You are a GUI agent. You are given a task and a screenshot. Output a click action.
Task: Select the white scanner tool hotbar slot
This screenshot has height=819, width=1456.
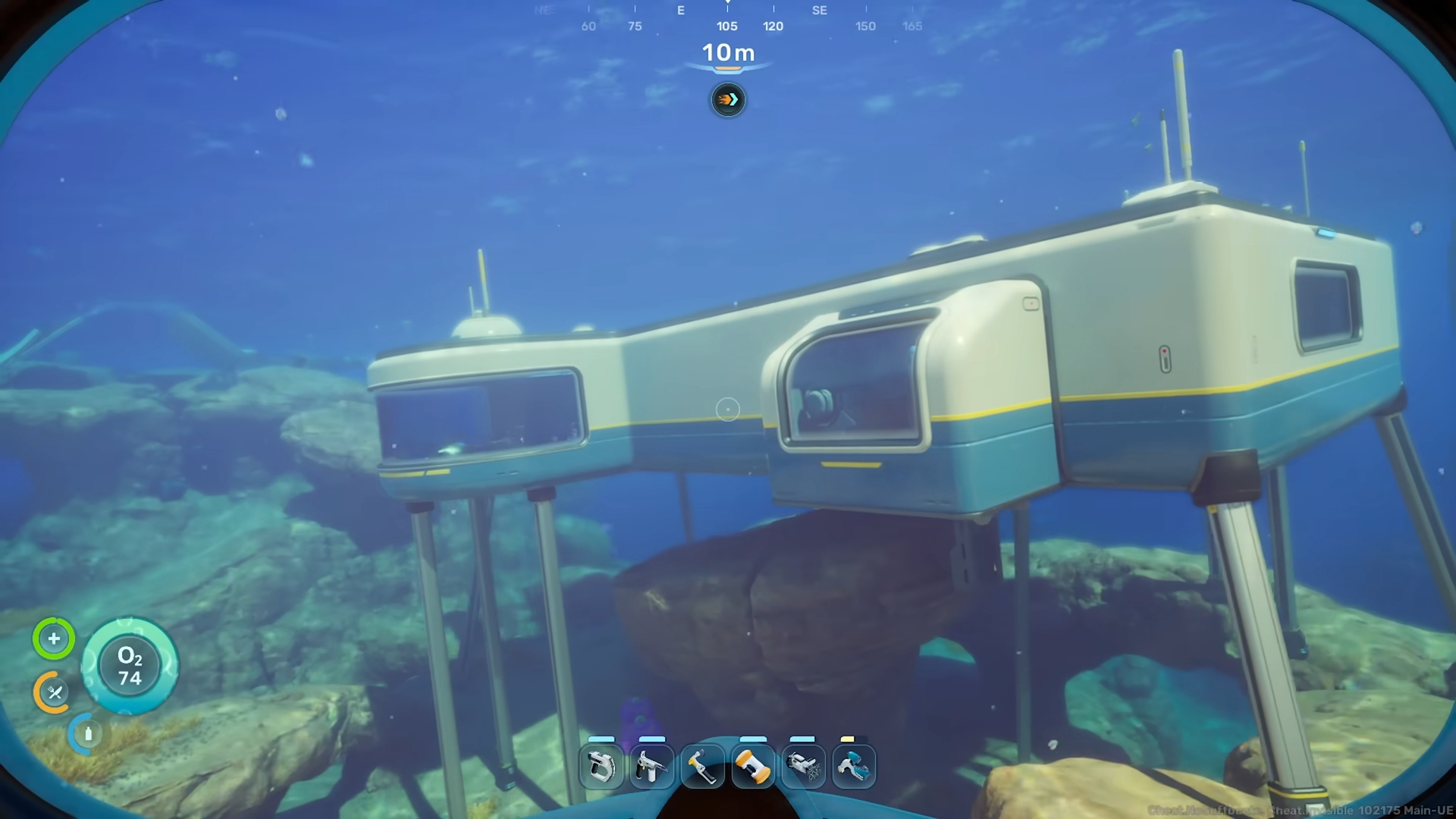click(x=601, y=767)
